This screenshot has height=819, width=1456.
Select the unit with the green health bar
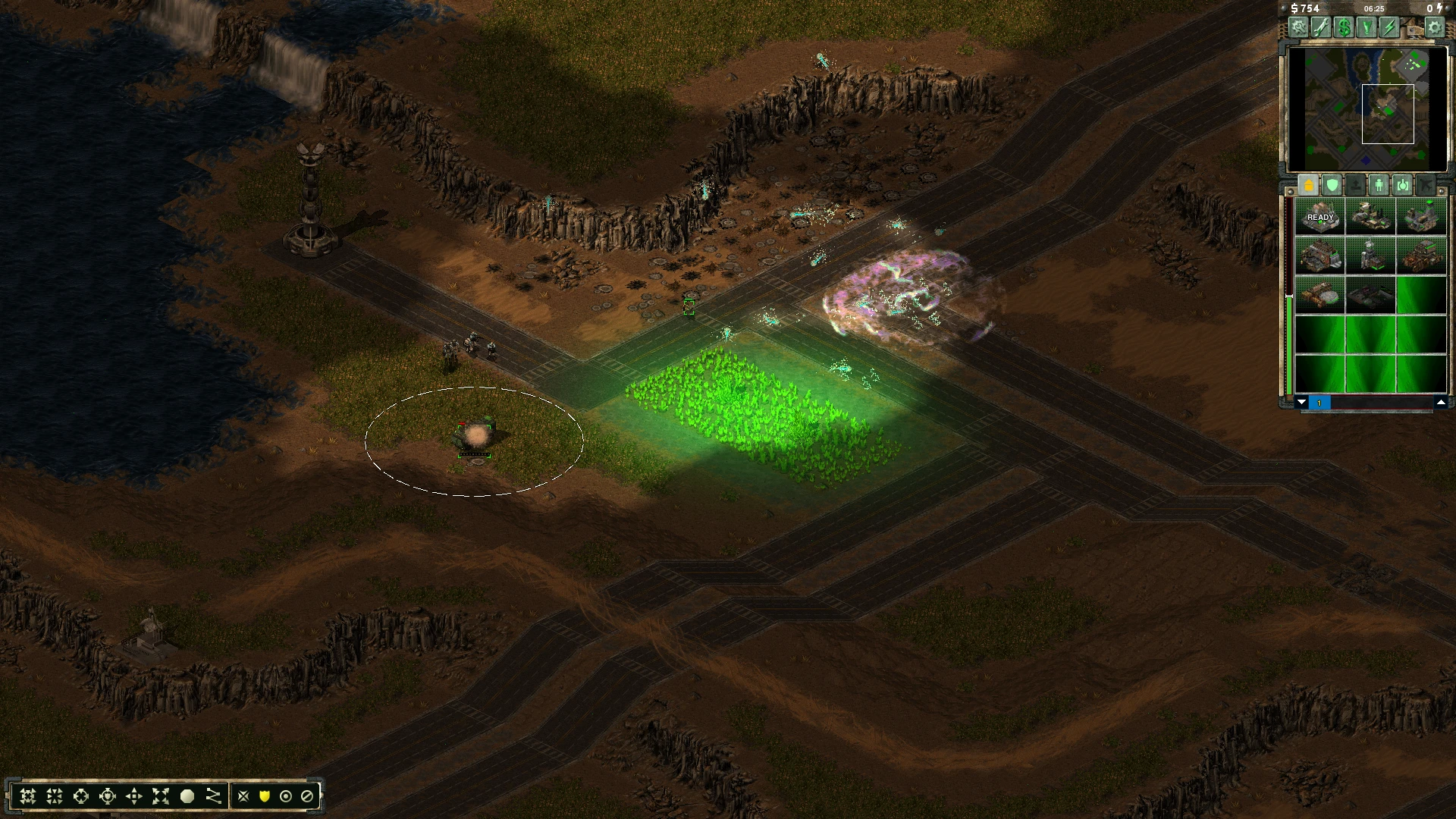[475, 438]
